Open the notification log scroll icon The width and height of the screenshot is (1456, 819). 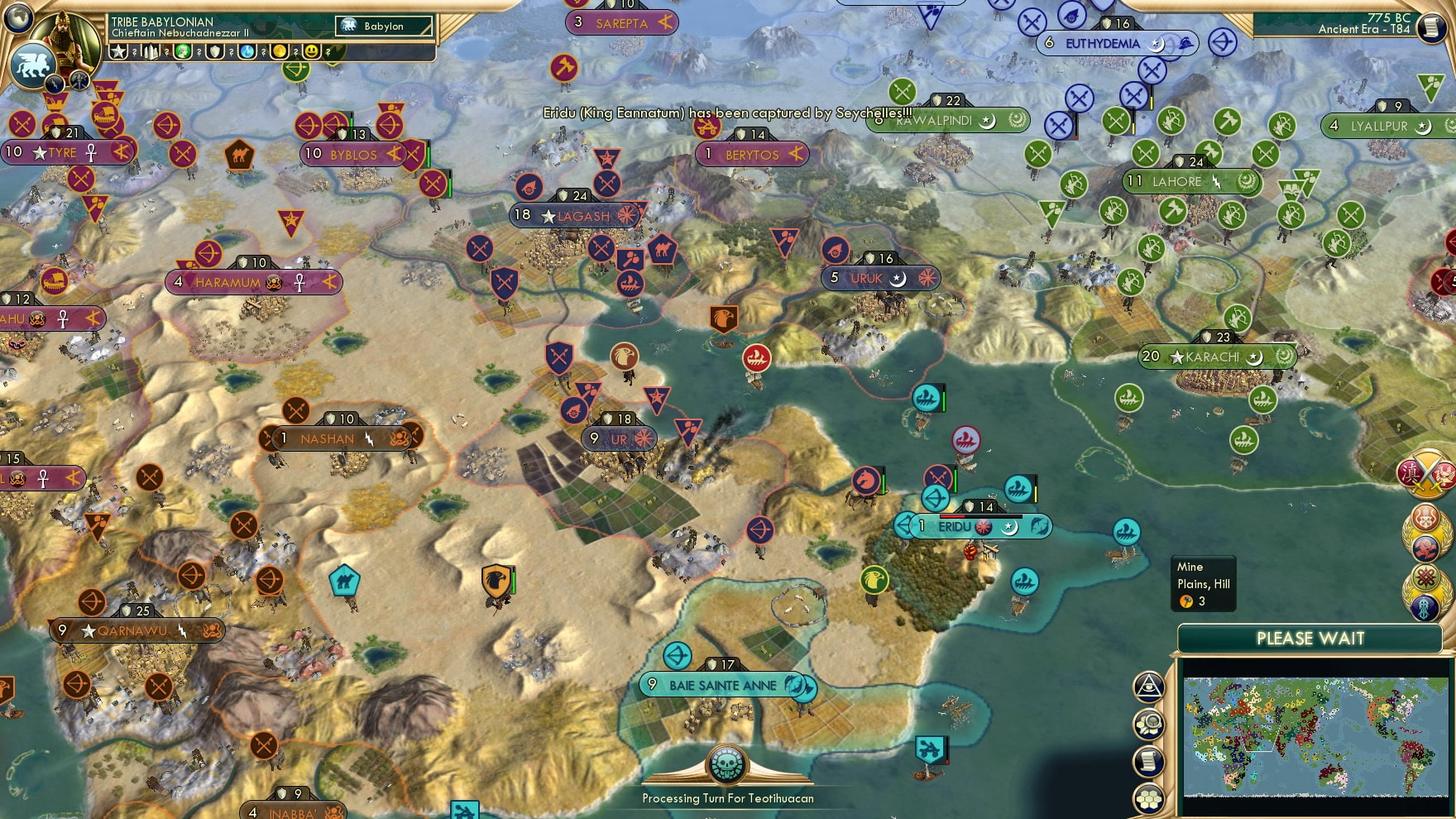coord(1148,760)
